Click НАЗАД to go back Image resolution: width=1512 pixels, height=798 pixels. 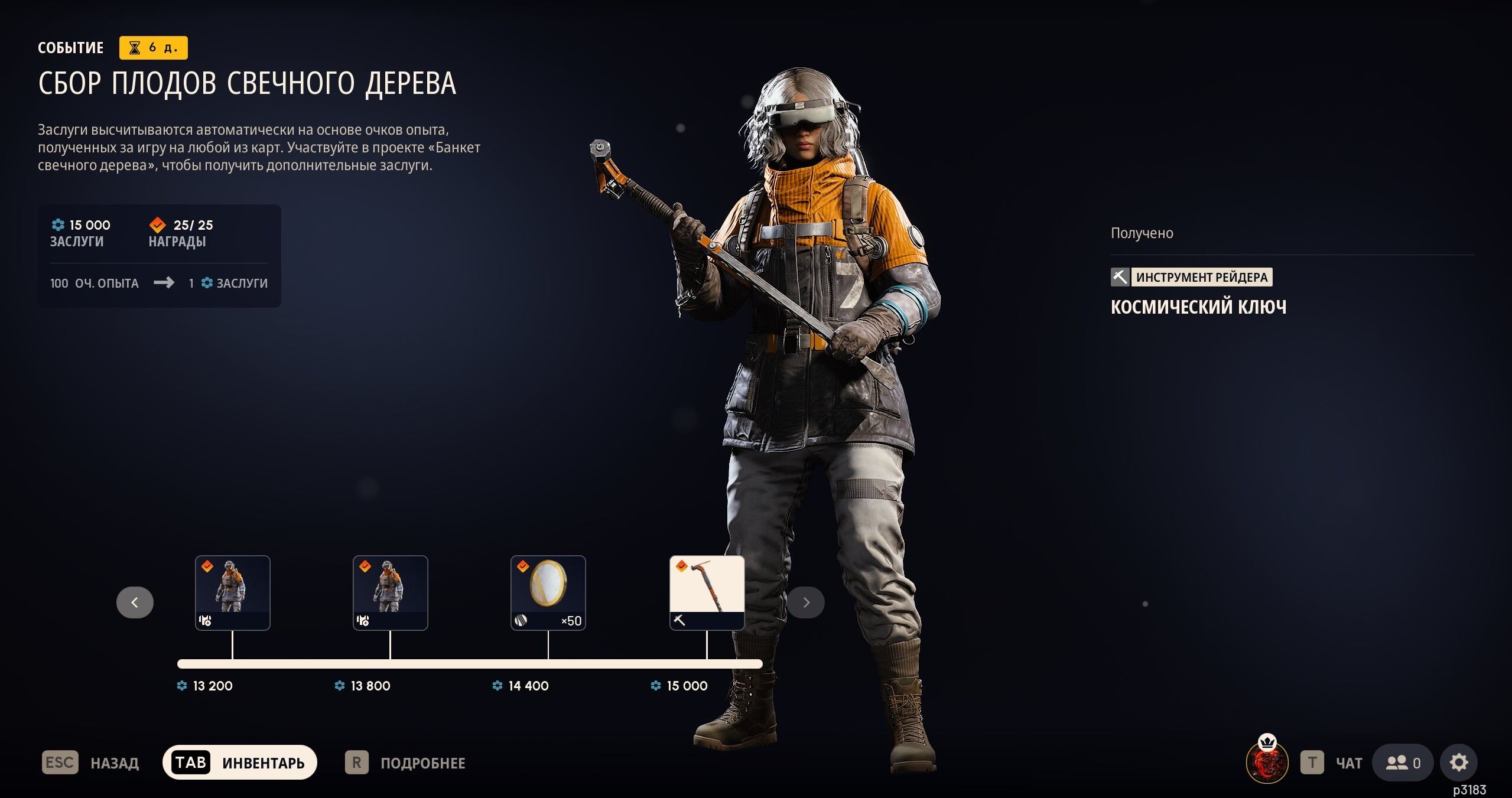click(x=114, y=762)
